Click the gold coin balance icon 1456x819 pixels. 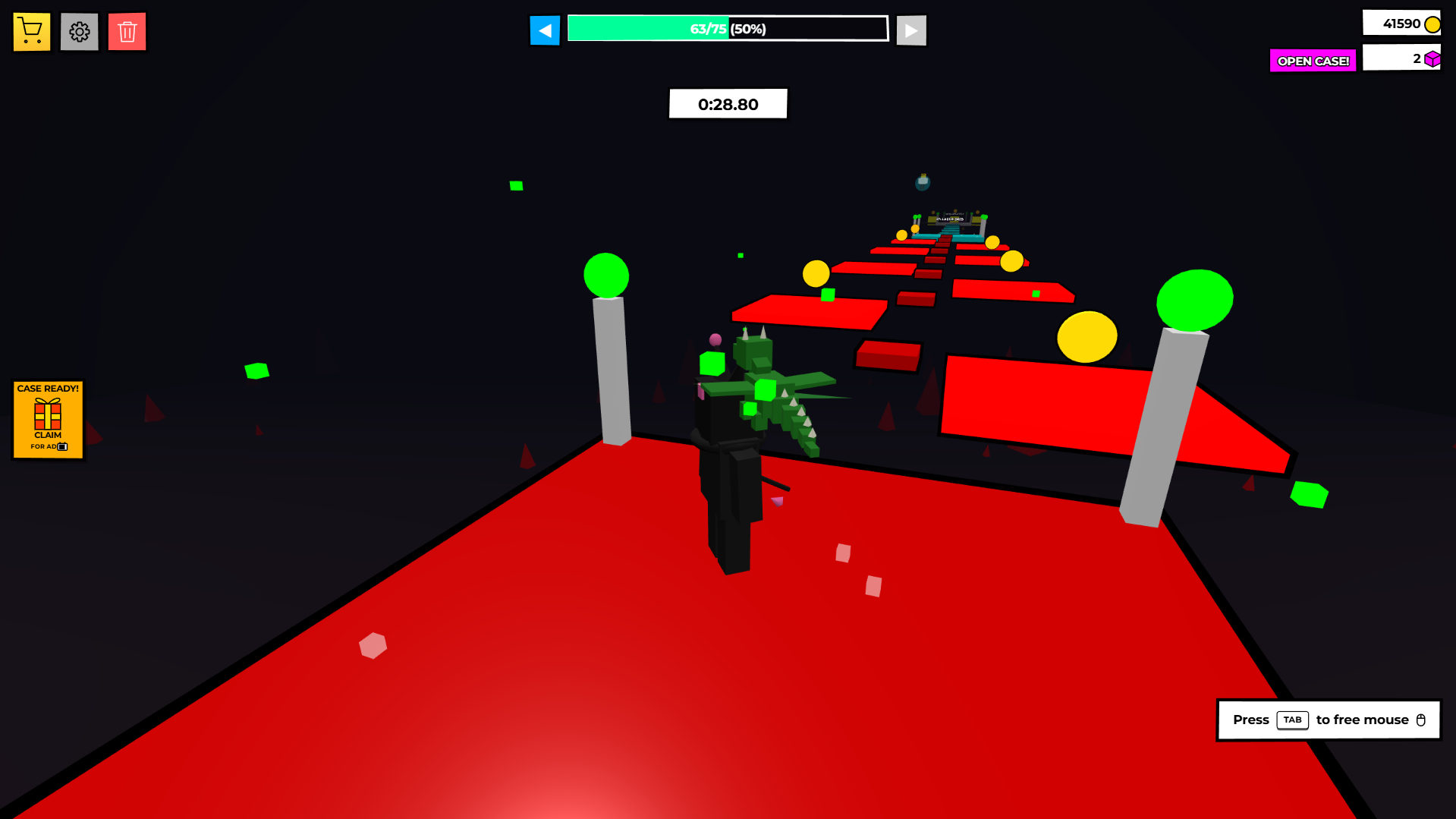[1431, 23]
